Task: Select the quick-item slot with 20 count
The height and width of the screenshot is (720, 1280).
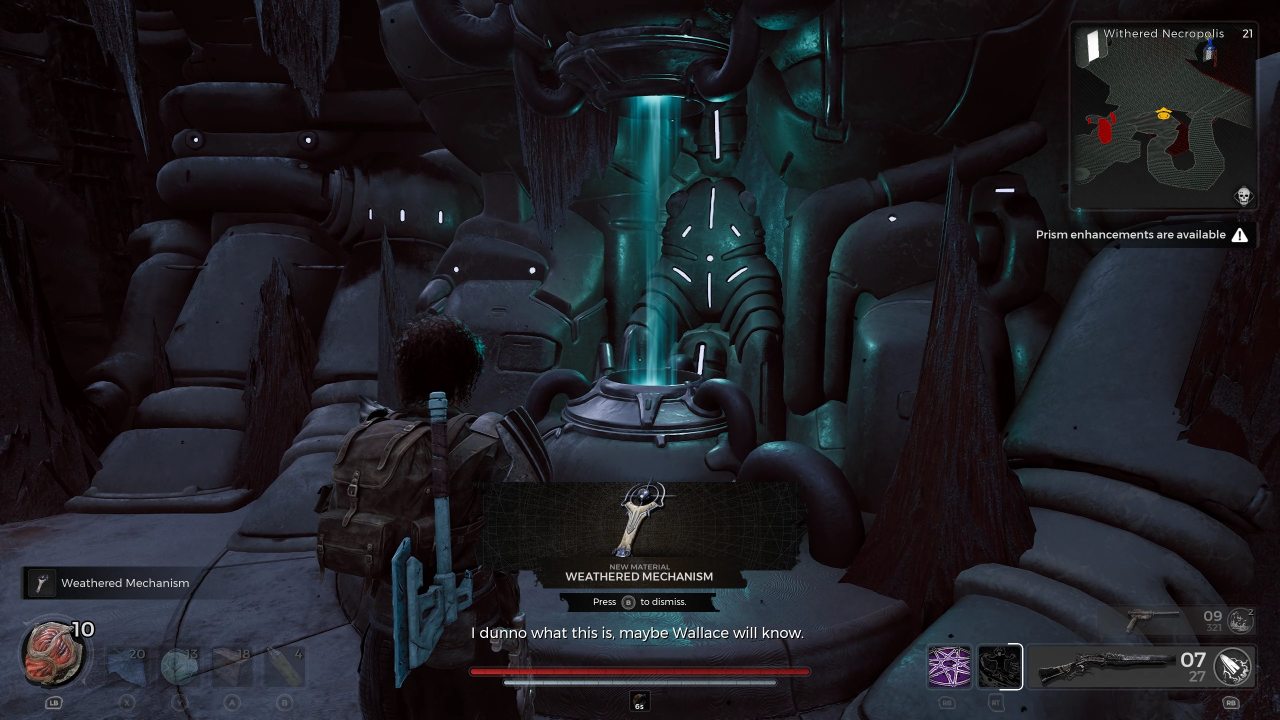Action: pos(126,667)
